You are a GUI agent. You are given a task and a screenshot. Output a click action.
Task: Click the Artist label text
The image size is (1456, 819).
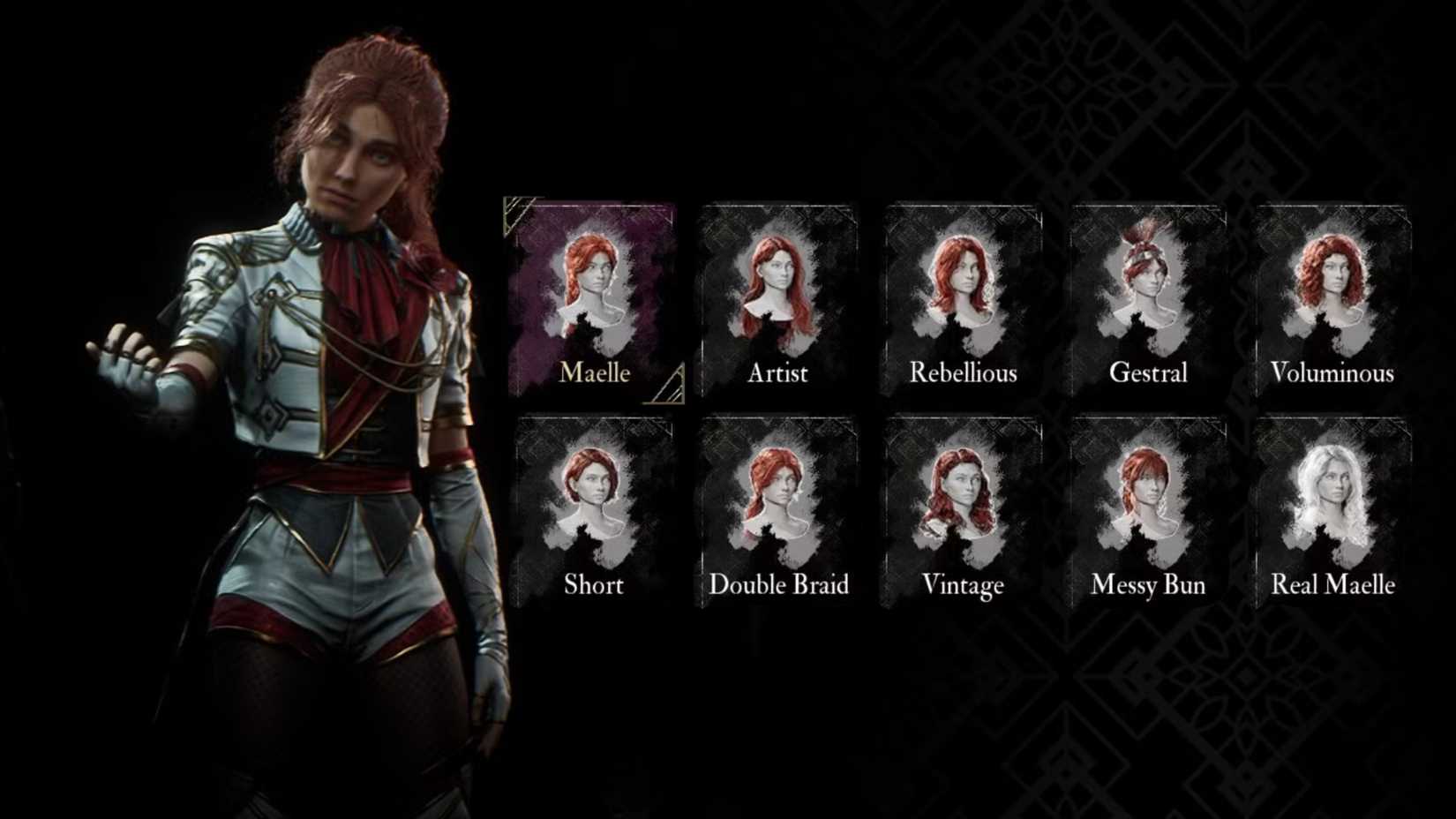(778, 374)
